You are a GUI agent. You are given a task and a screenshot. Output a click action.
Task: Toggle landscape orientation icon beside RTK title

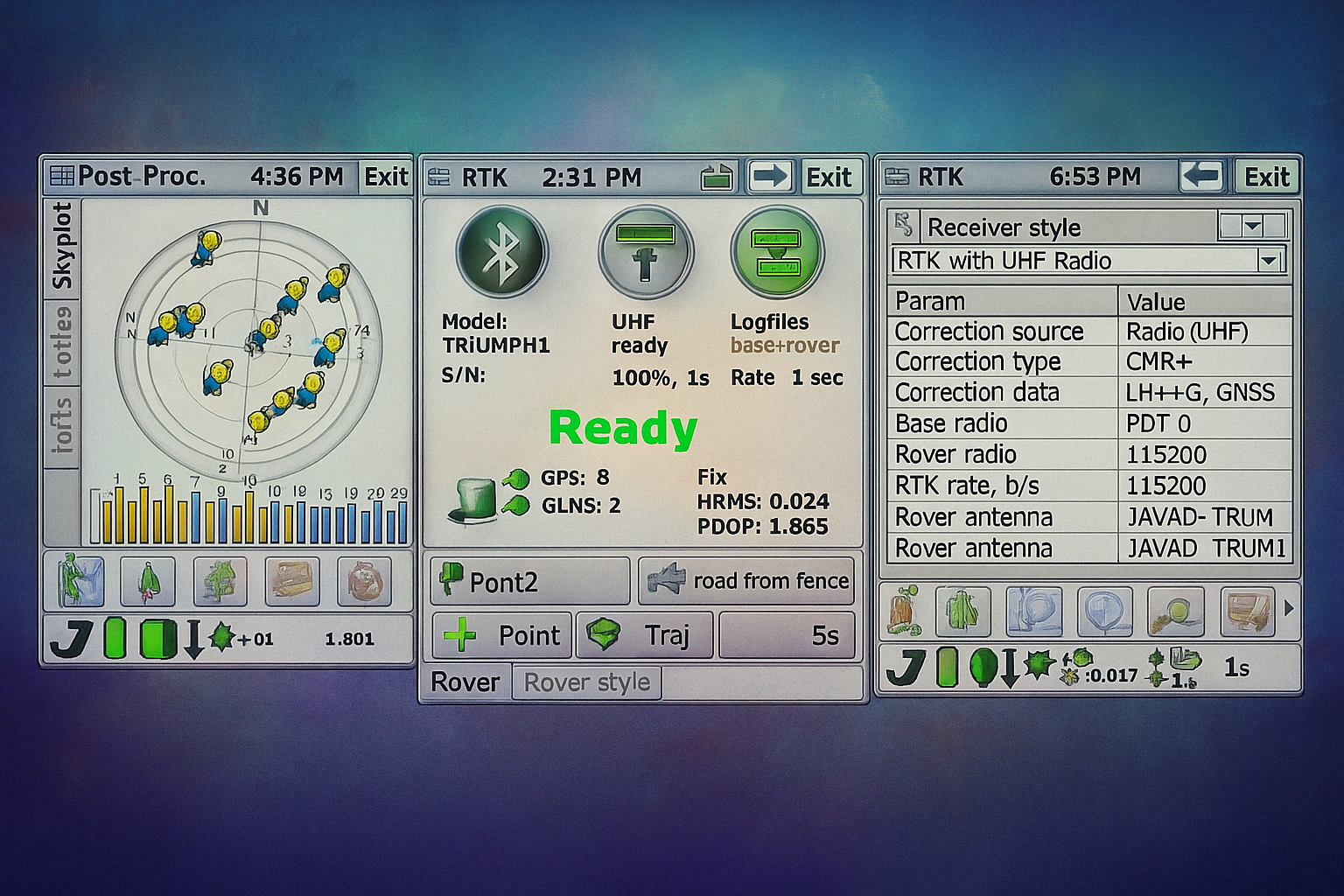[x=717, y=177]
